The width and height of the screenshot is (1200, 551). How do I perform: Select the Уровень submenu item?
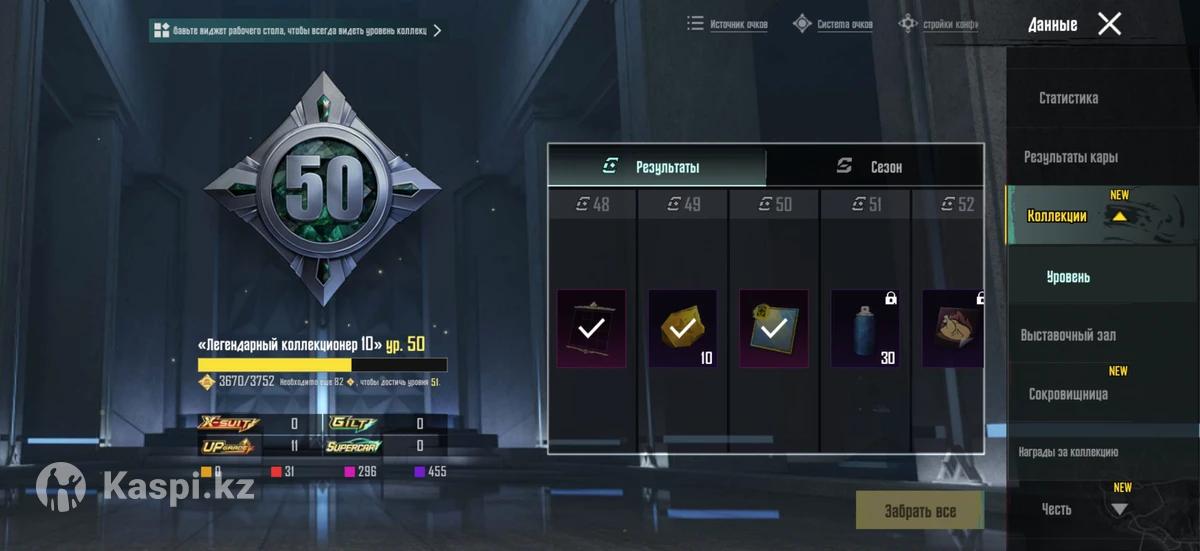pyautogui.click(x=1068, y=276)
